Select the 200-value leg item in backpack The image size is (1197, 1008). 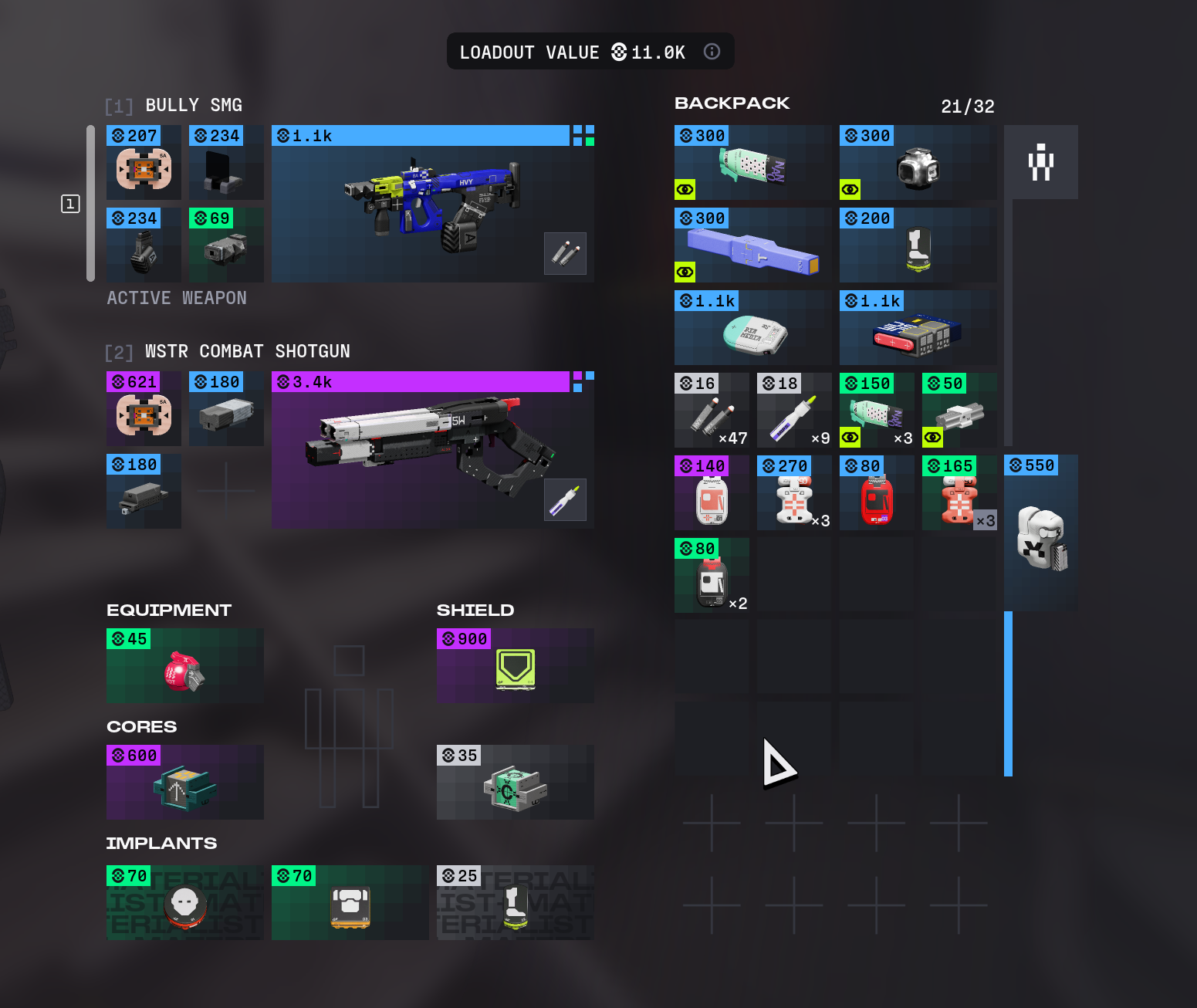click(918, 245)
